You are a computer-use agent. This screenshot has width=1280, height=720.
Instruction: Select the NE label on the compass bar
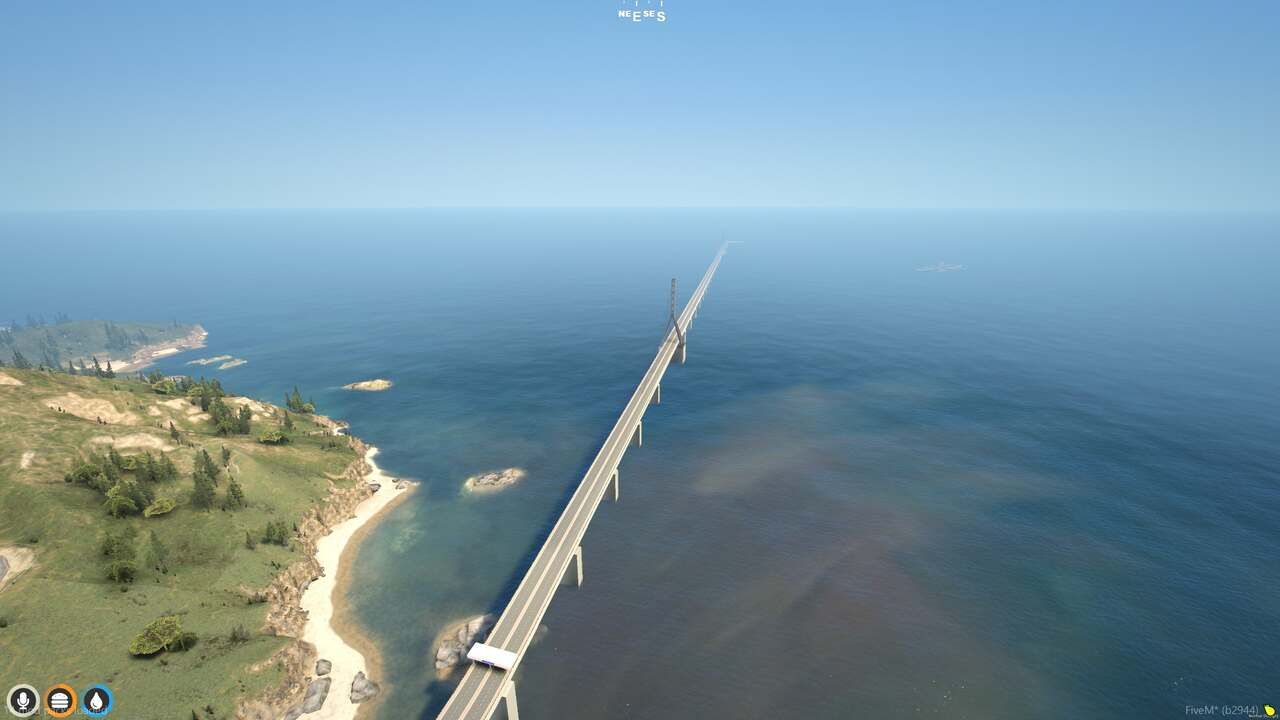point(624,13)
